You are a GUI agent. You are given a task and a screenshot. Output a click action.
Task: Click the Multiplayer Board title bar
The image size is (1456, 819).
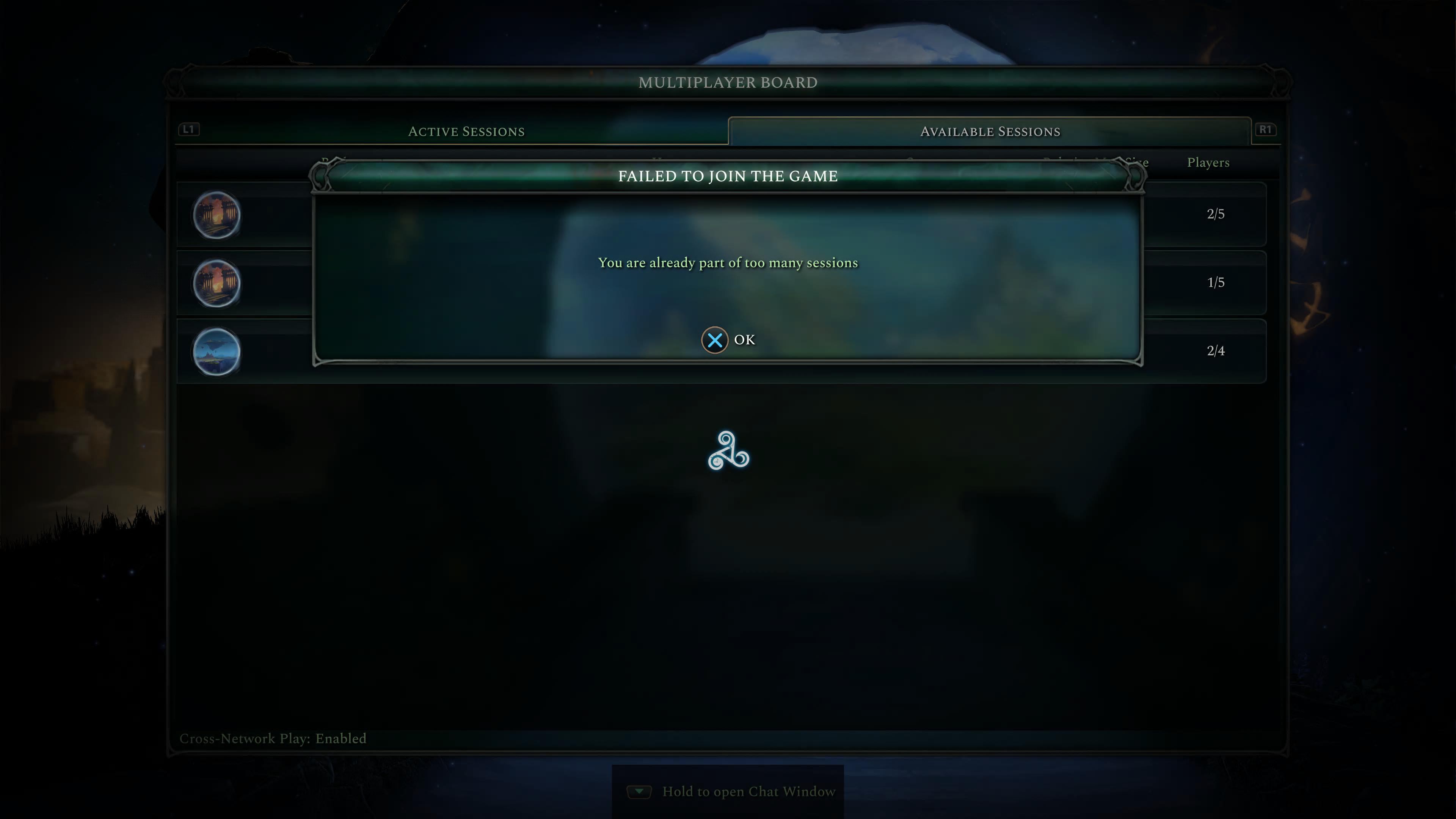click(728, 82)
